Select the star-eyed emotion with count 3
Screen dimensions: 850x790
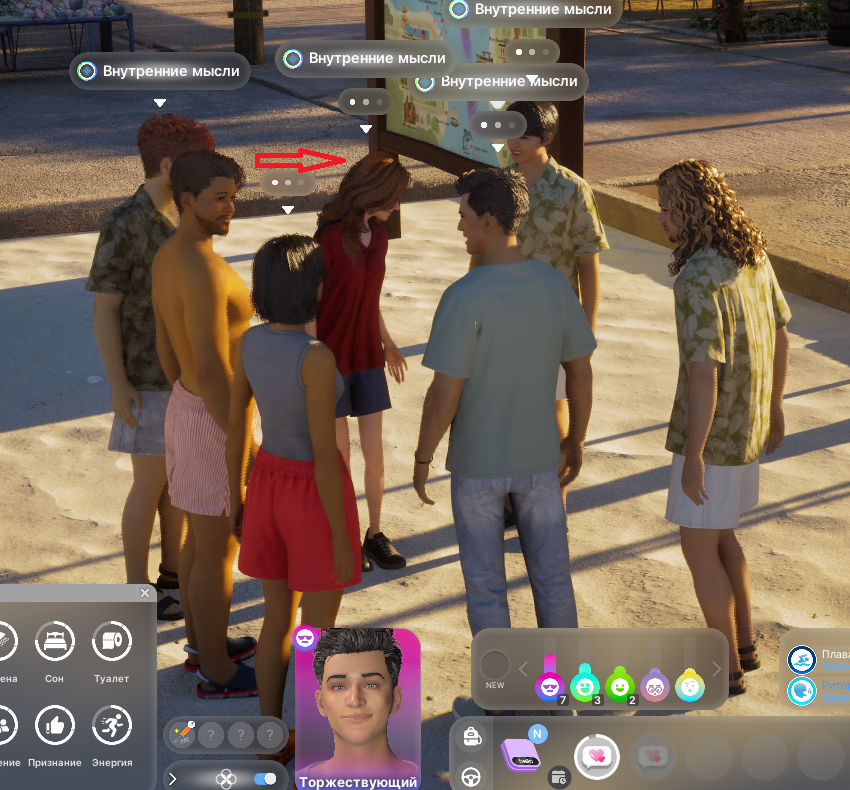click(x=584, y=687)
